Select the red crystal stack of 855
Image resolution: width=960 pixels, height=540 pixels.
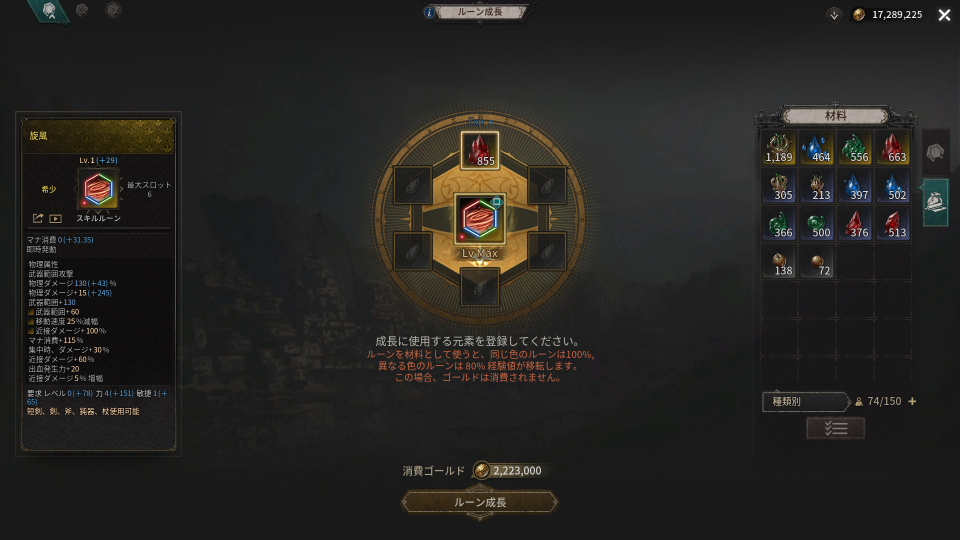pos(480,150)
